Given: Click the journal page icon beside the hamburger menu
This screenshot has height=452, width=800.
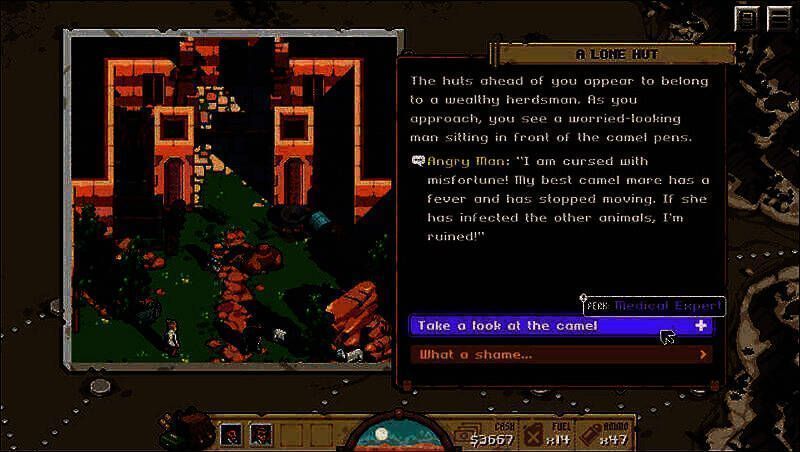Looking at the screenshot, I should (x=747, y=19).
